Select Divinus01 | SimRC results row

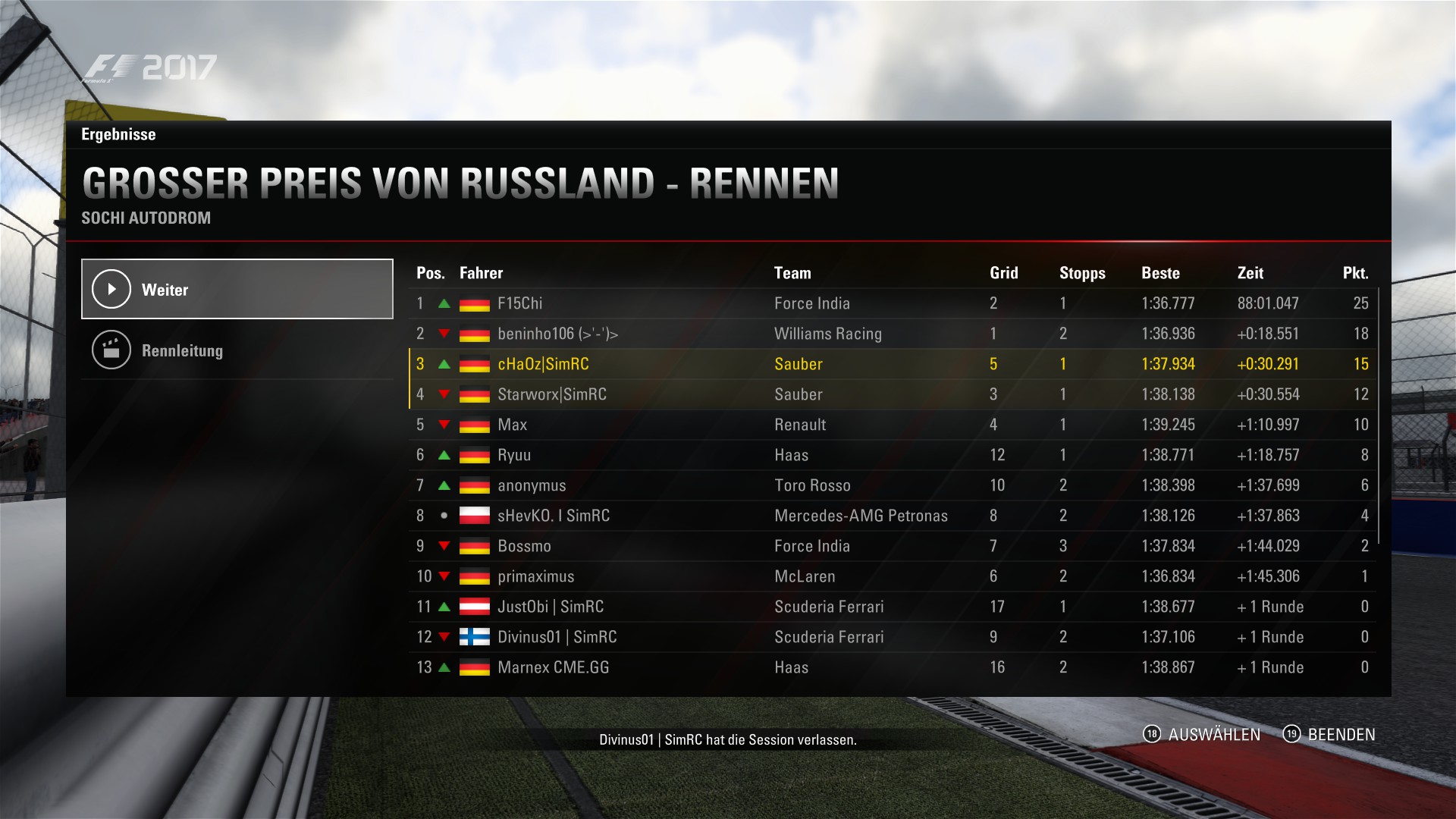pos(892,637)
